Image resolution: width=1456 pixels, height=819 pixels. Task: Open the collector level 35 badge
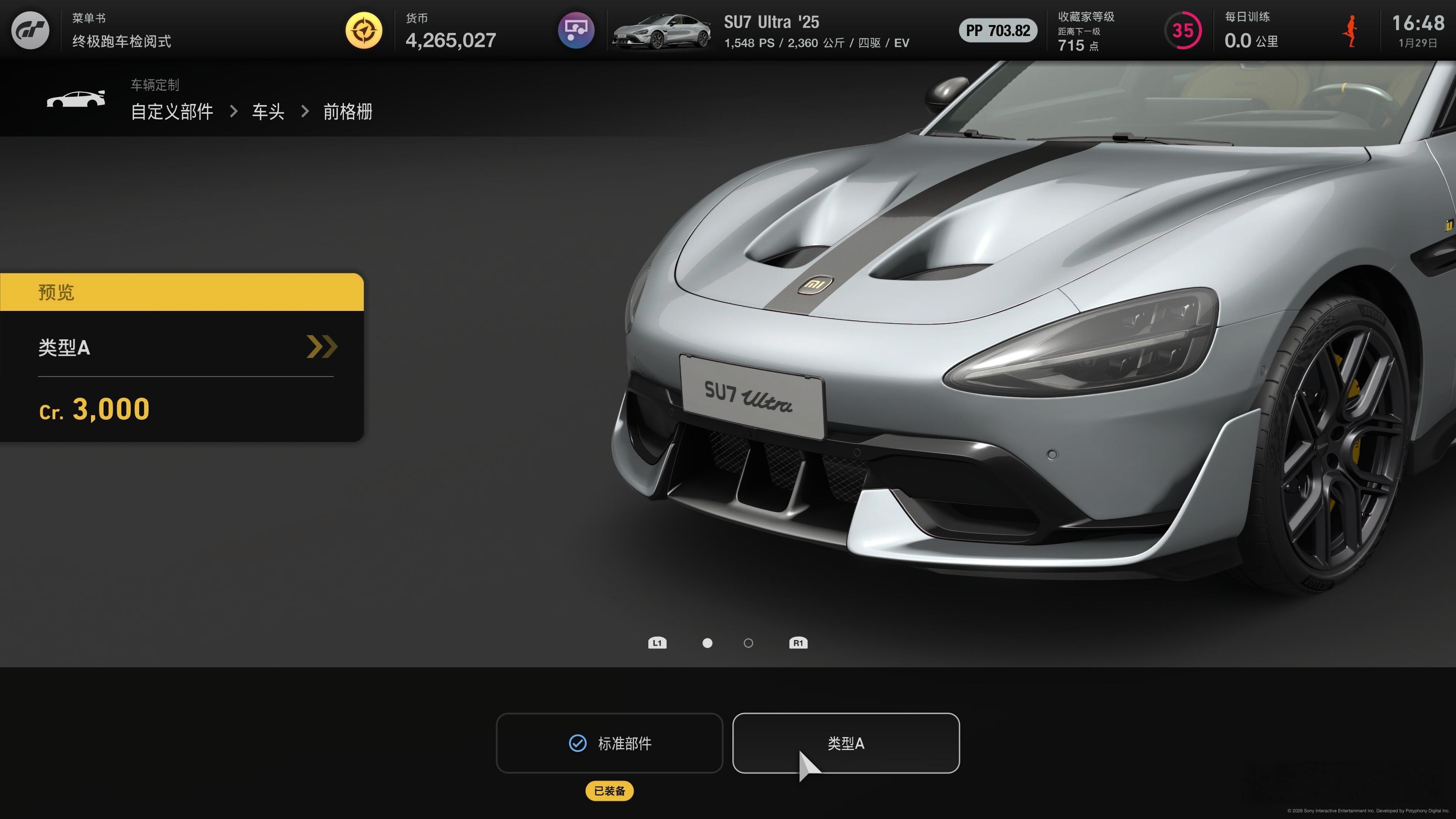[x=1183, y=30]
